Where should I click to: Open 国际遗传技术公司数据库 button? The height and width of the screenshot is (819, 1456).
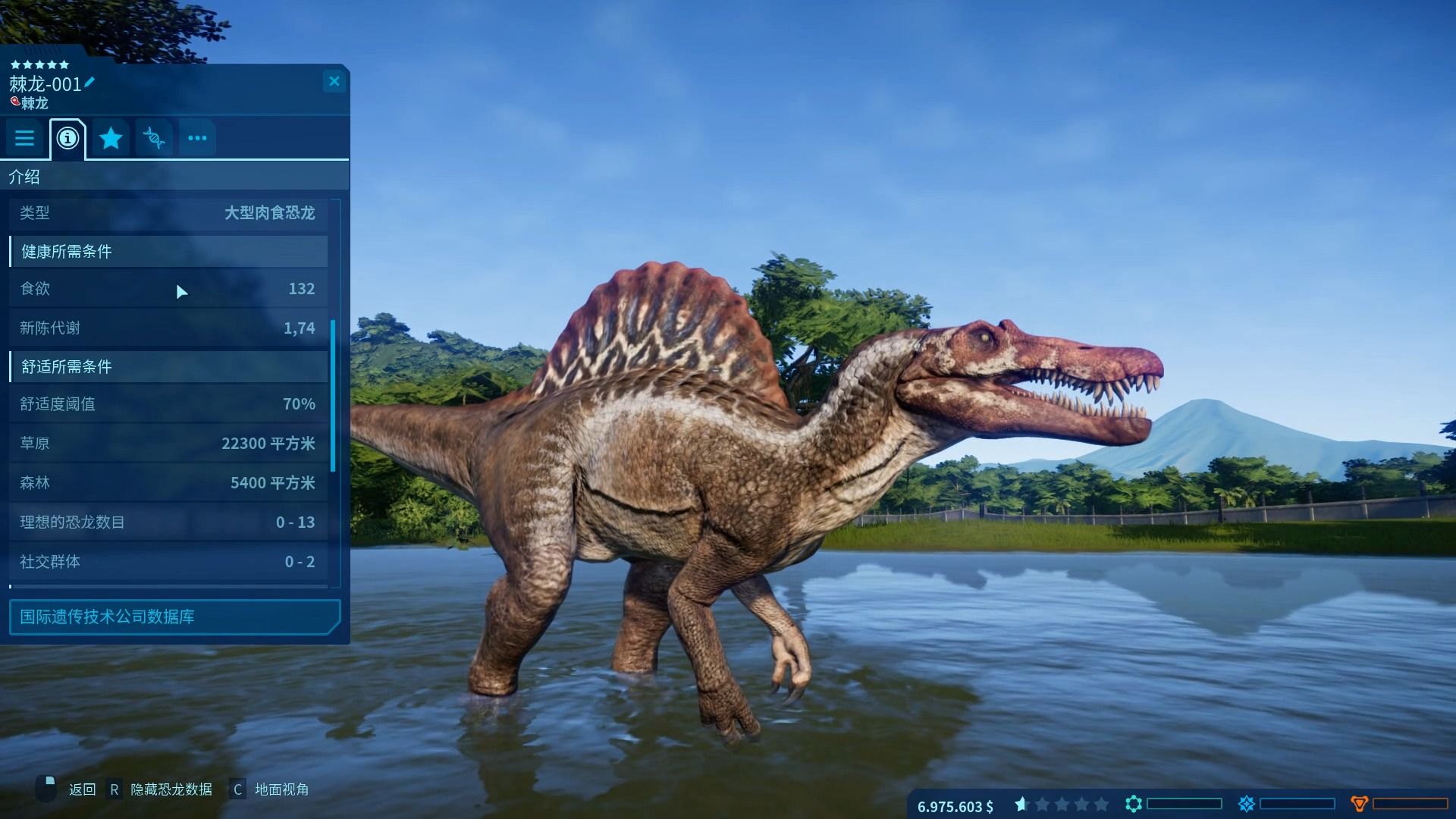point(174,617)
